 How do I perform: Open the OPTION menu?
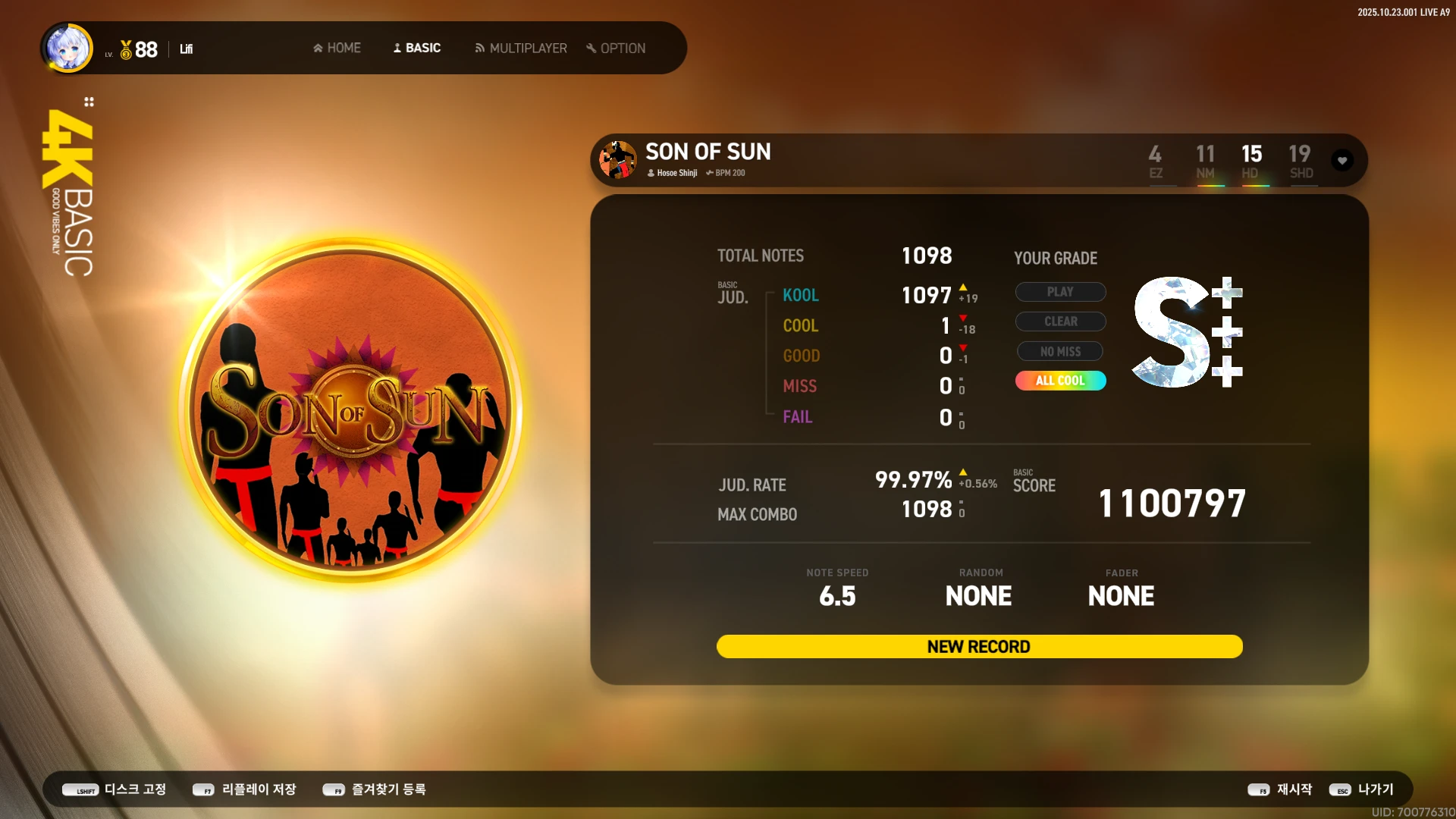tap(616, 48)
